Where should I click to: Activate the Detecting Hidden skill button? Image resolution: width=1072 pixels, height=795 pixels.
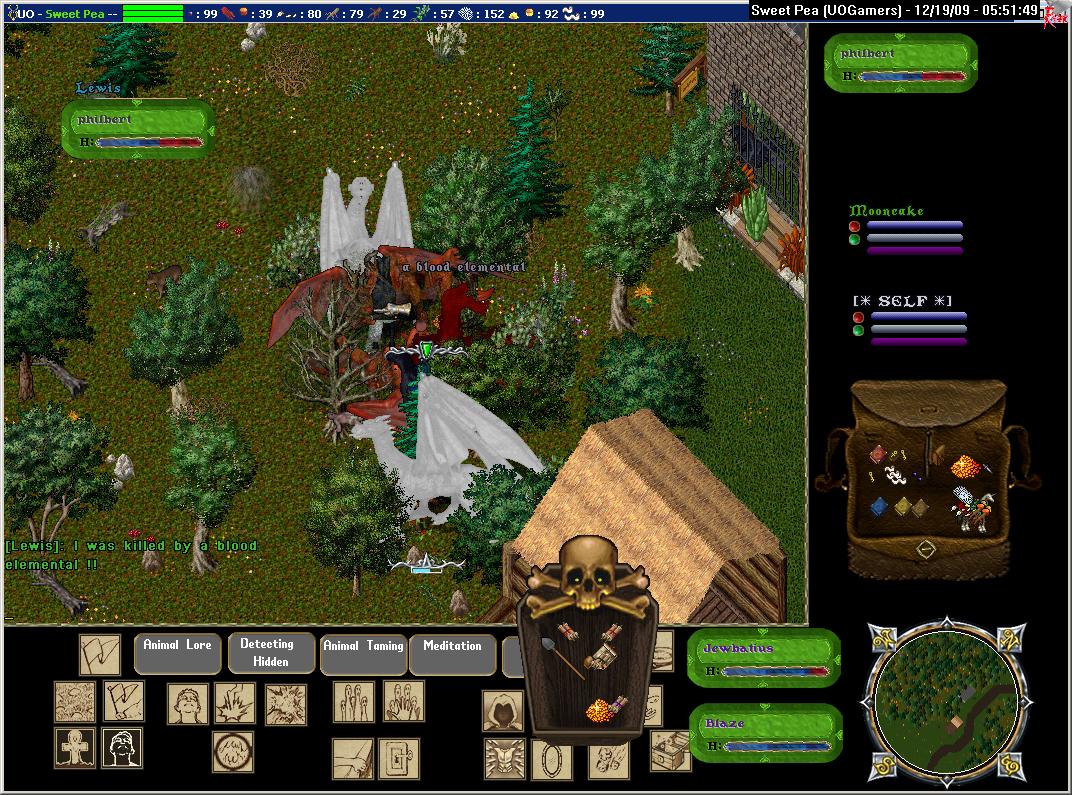click(267, 653)
